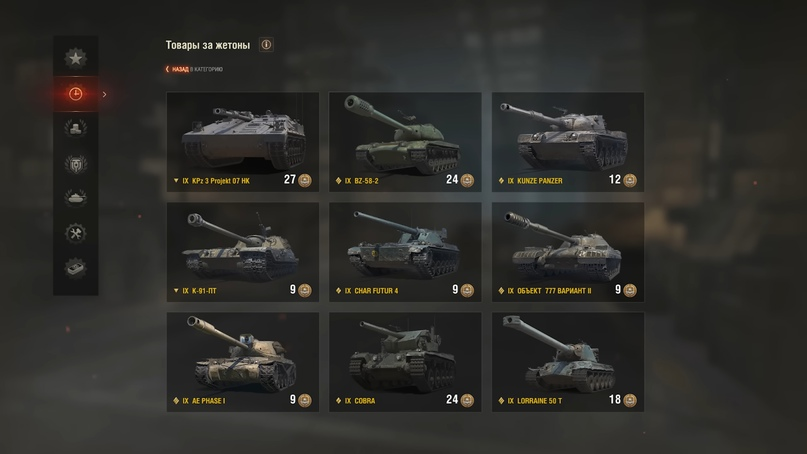
Task: Go back with the НАЗАД link
Action: [x=181, y=69]
